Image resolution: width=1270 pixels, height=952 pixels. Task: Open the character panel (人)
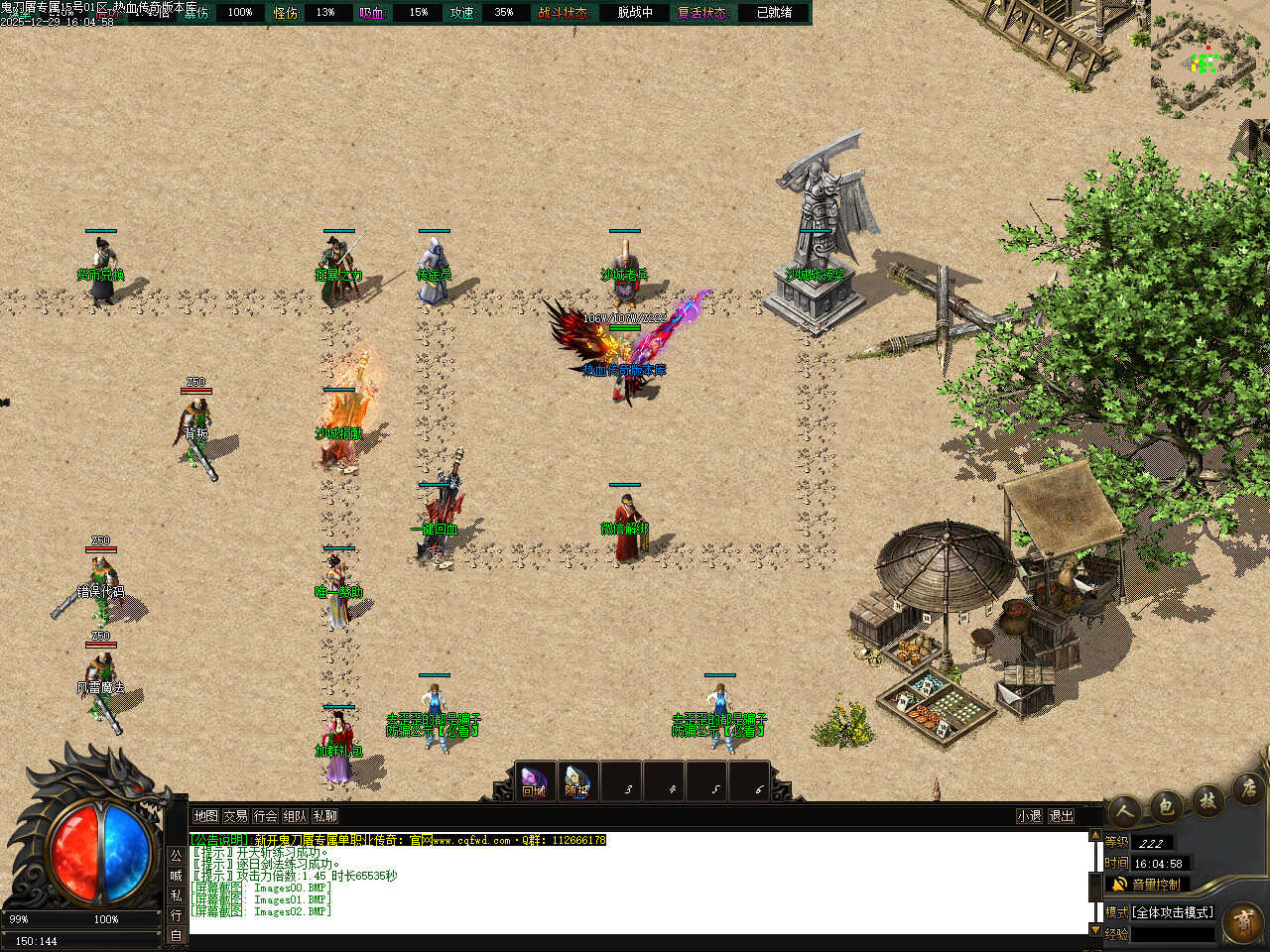[1124, 810]
